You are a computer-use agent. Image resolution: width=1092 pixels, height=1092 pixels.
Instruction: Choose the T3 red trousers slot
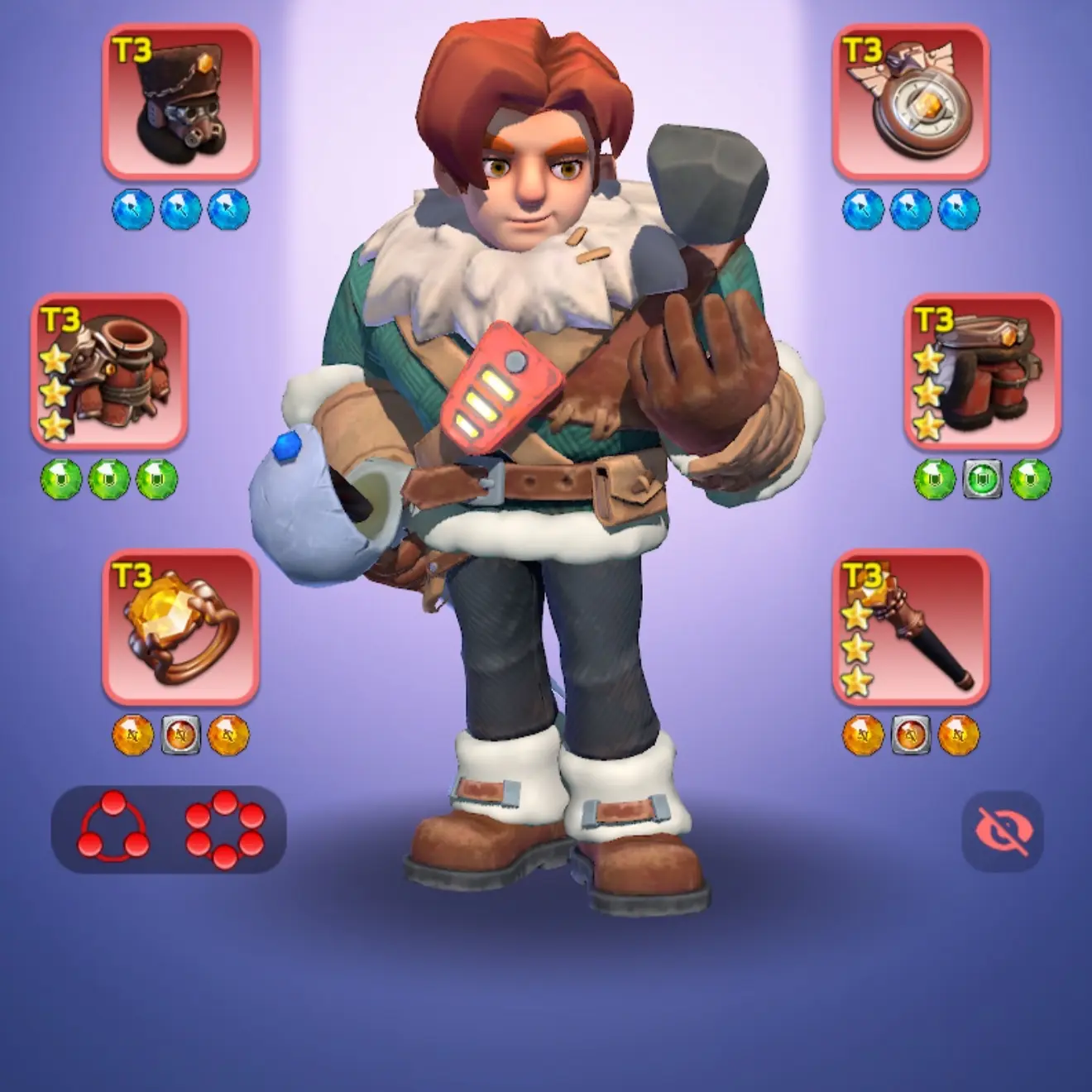tap(982, 371)
